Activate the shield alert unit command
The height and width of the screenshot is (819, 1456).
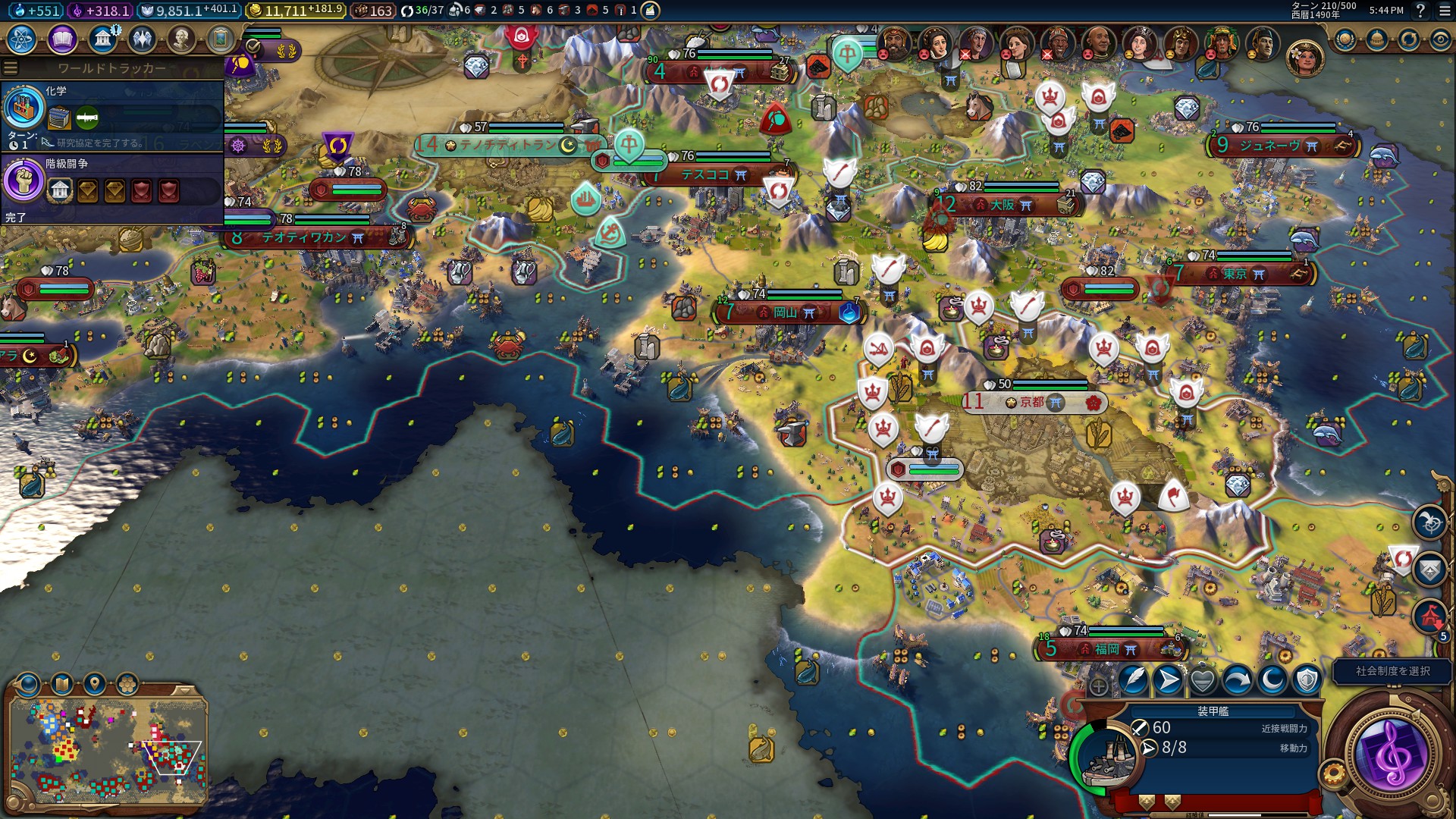point(1307,680)
